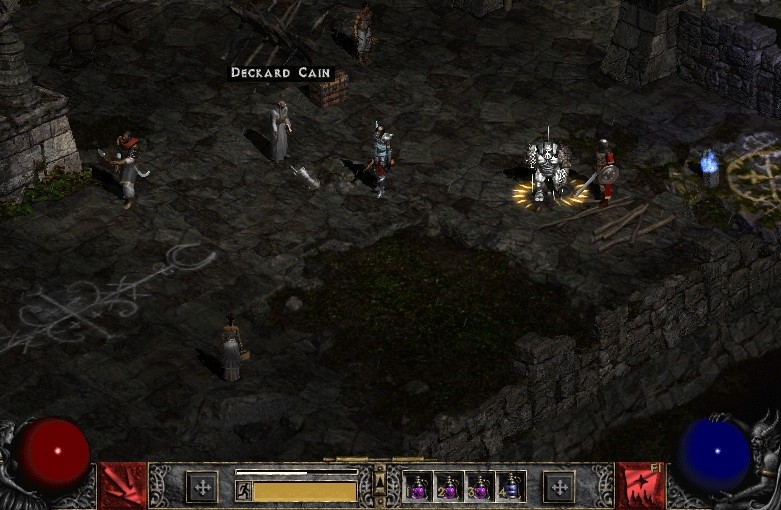Use the purple potion in belt slot 1

[x=420, y=487]
